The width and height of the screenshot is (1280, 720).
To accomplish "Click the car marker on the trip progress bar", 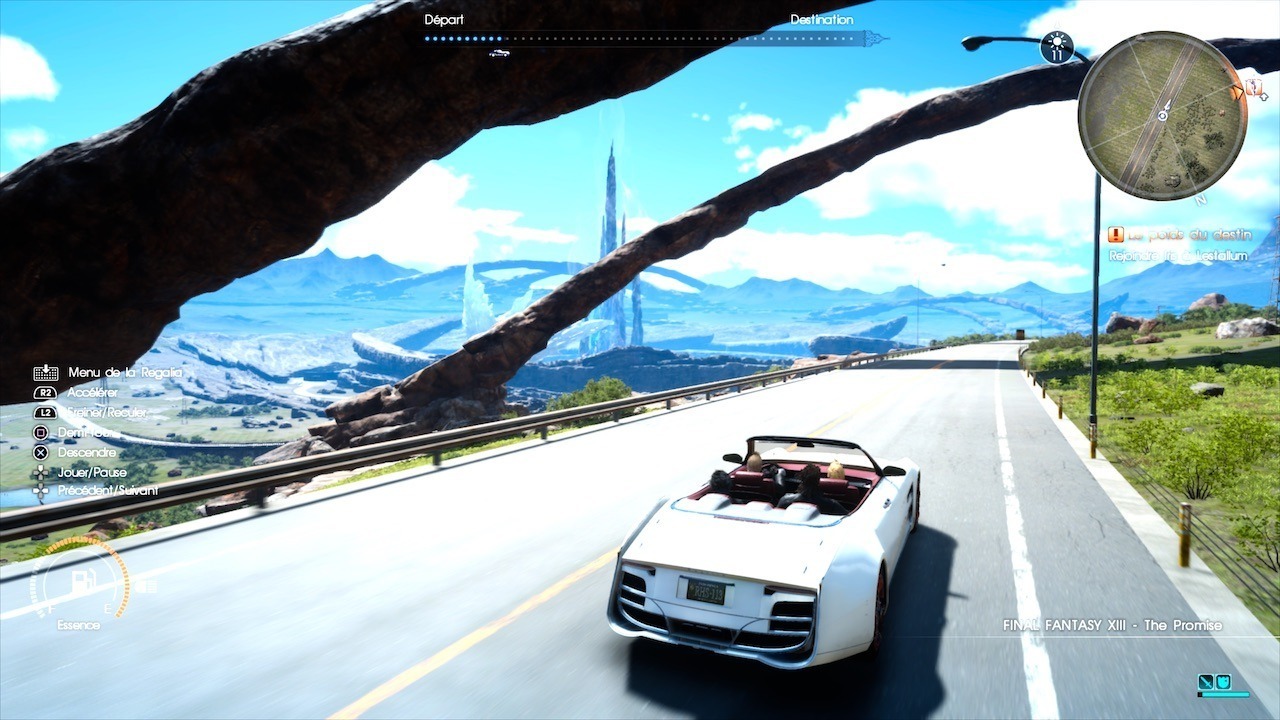I will click(499, 53).
